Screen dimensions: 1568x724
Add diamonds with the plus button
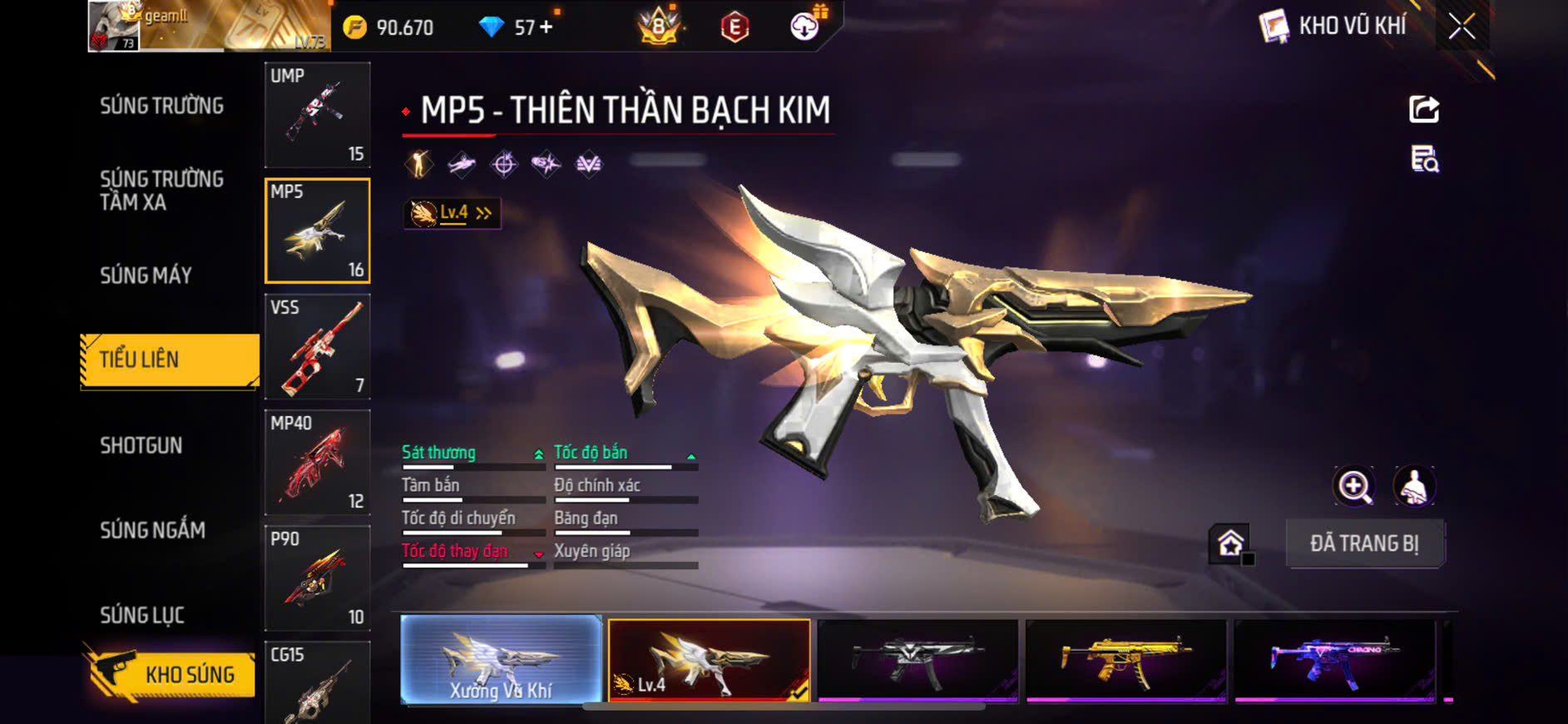point(546,27)
